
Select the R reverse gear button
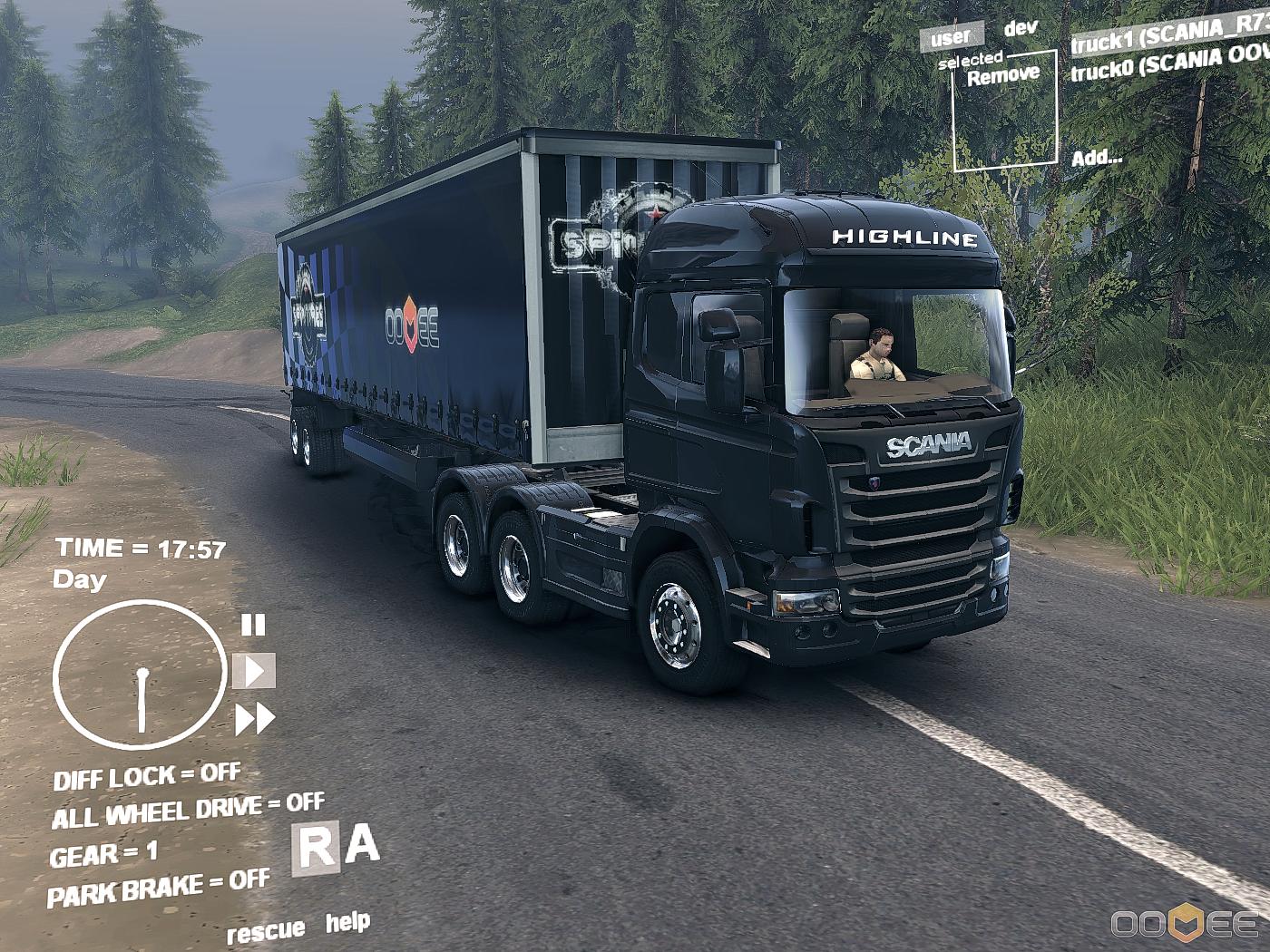point(316,850)
